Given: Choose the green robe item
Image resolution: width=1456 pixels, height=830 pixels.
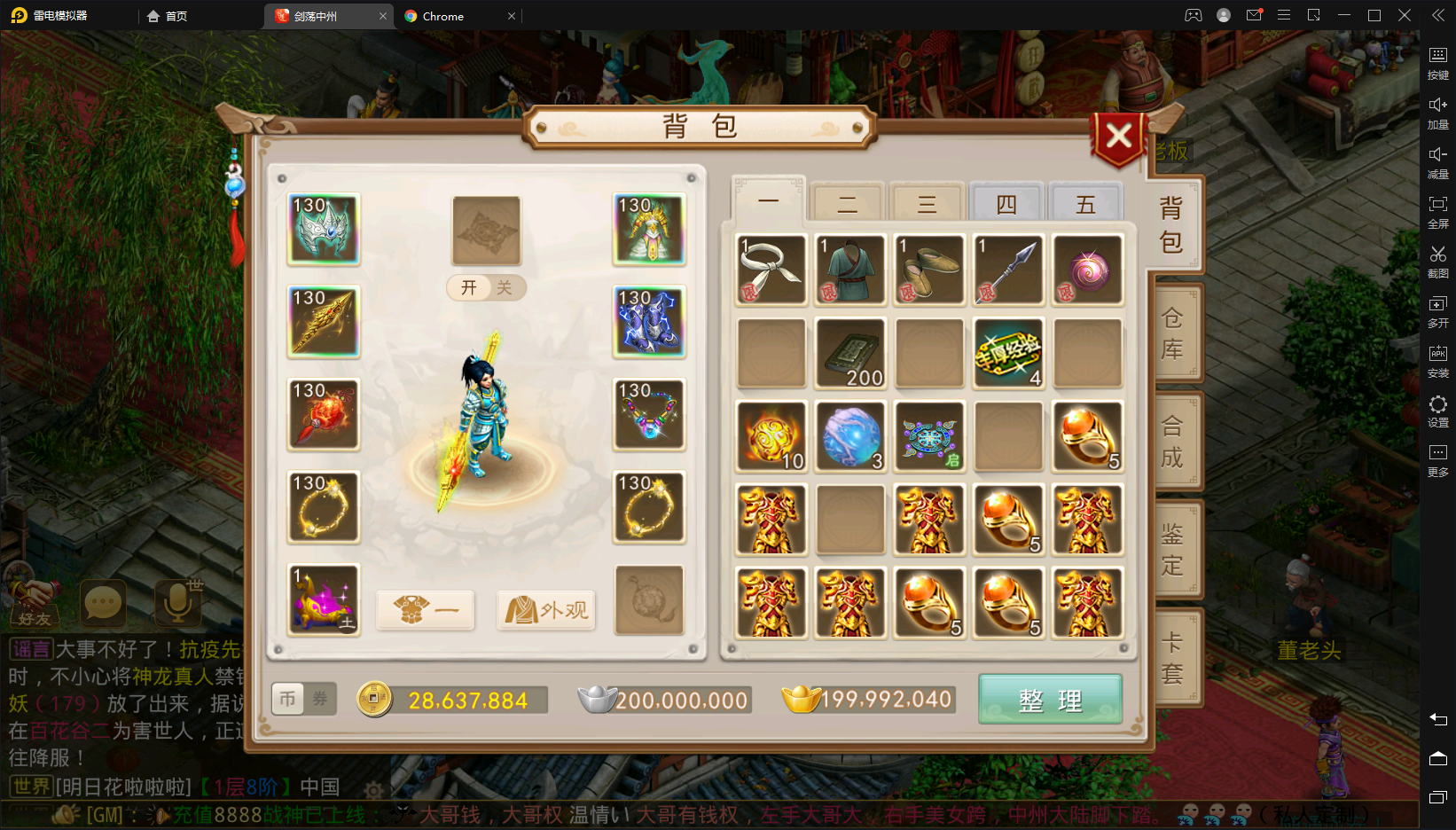Looking at the screenshot, I should click(850, 270).
